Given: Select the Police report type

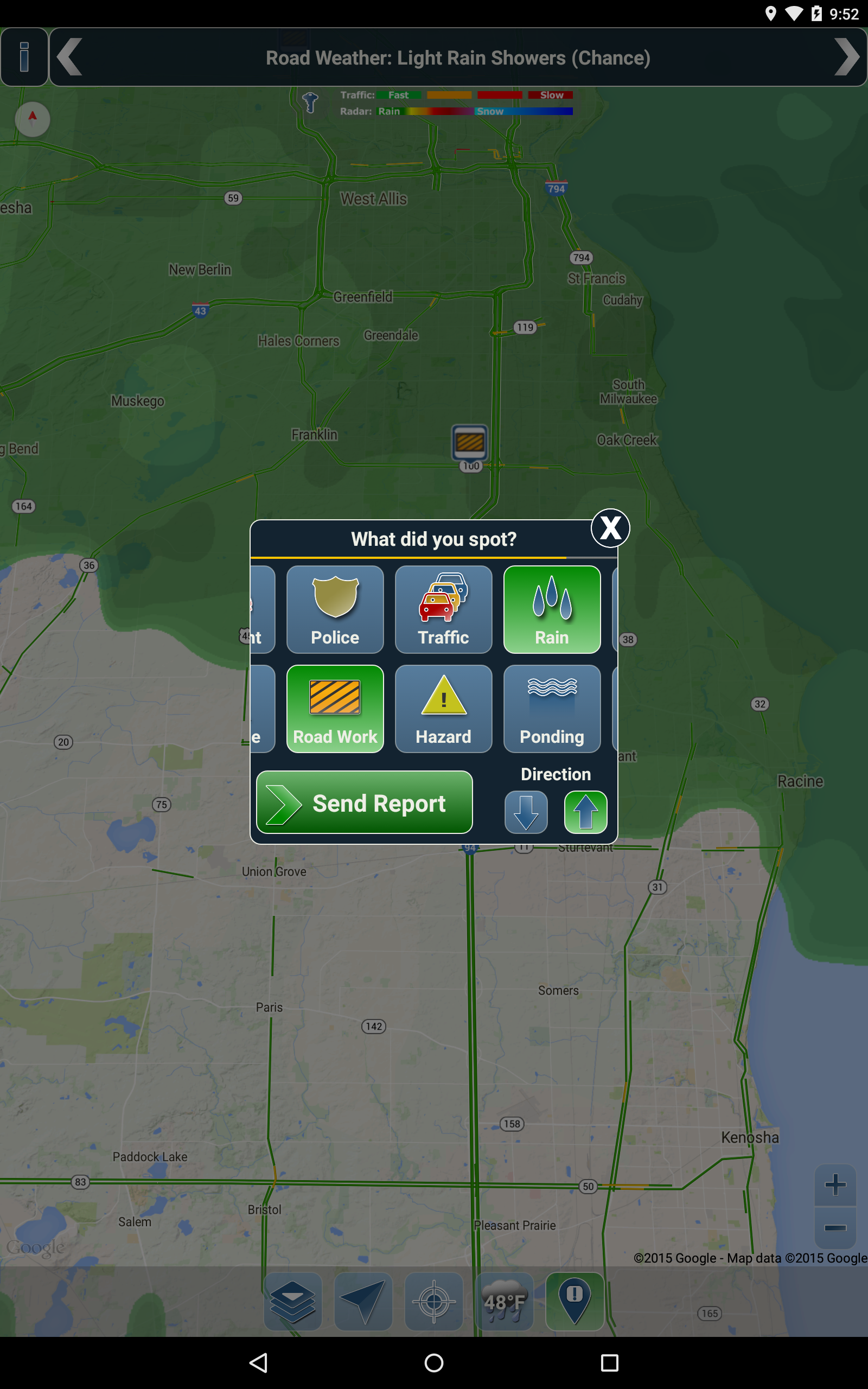Looking at the screenshot, I should click(335, 609).
